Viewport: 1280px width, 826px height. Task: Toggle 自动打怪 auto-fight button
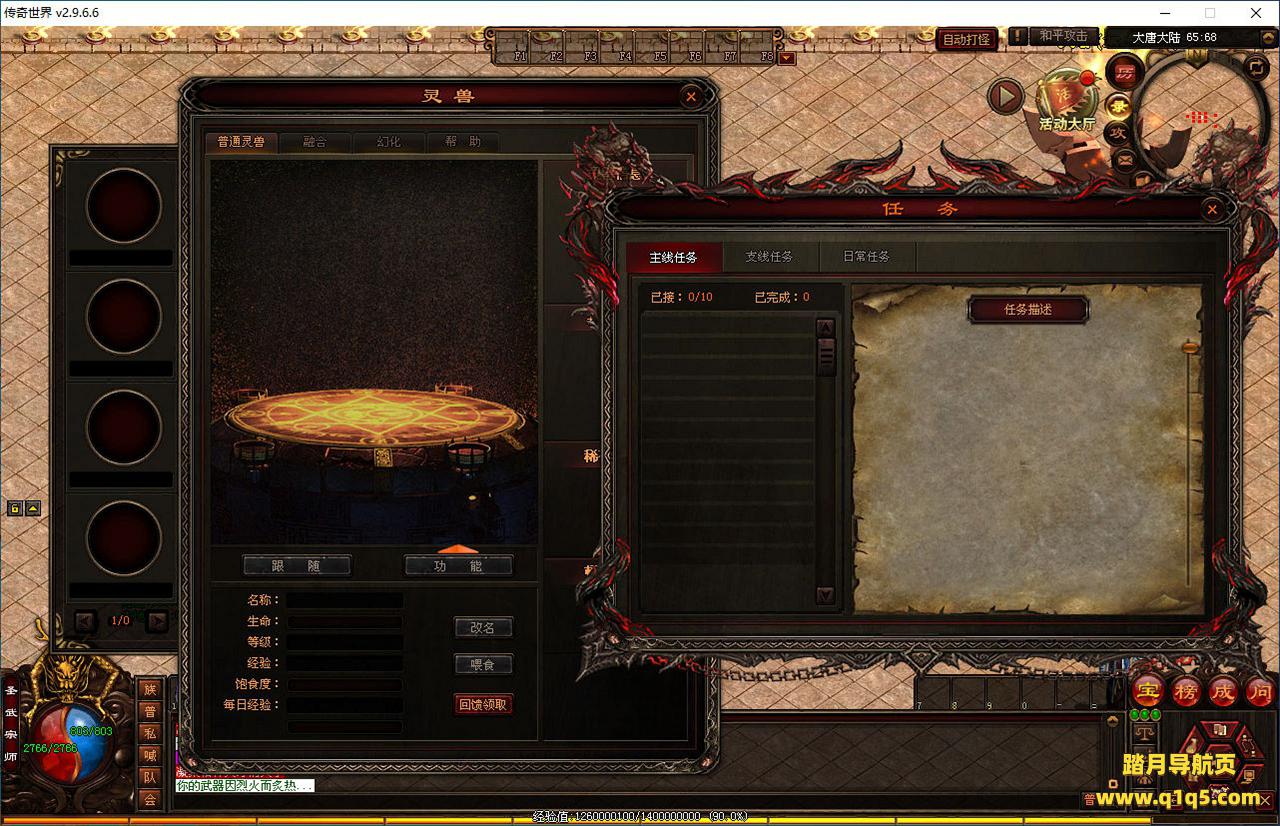(966, 39)
